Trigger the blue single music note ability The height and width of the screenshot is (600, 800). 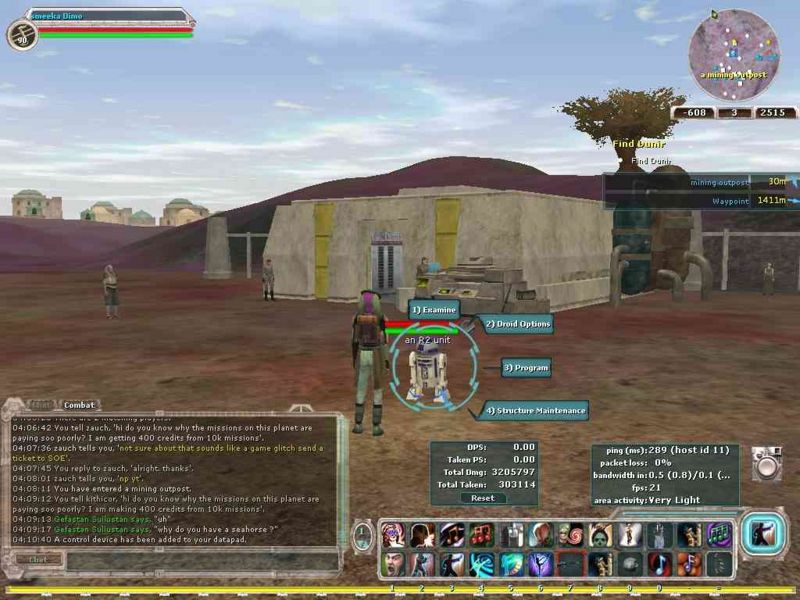[660, 564]
